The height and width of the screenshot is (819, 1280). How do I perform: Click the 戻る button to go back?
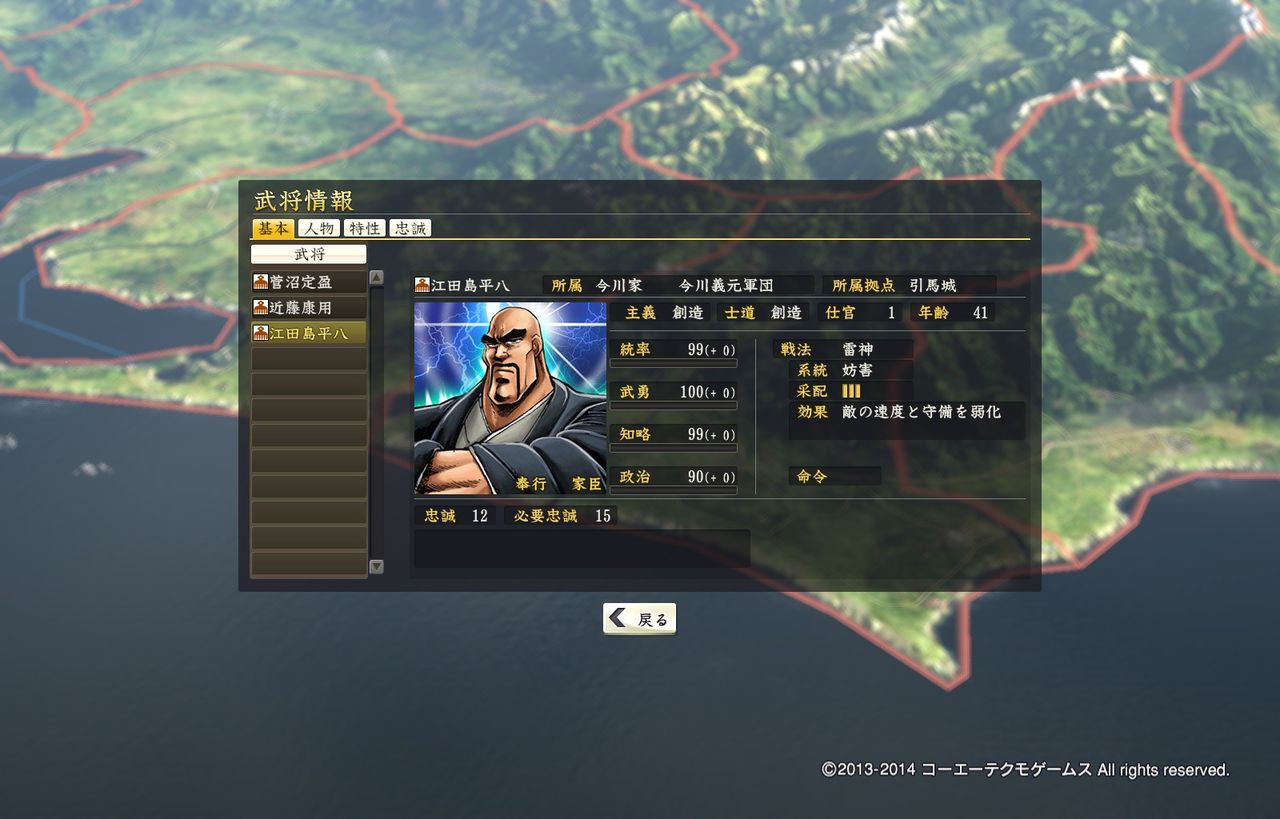(x=639, y=618)
